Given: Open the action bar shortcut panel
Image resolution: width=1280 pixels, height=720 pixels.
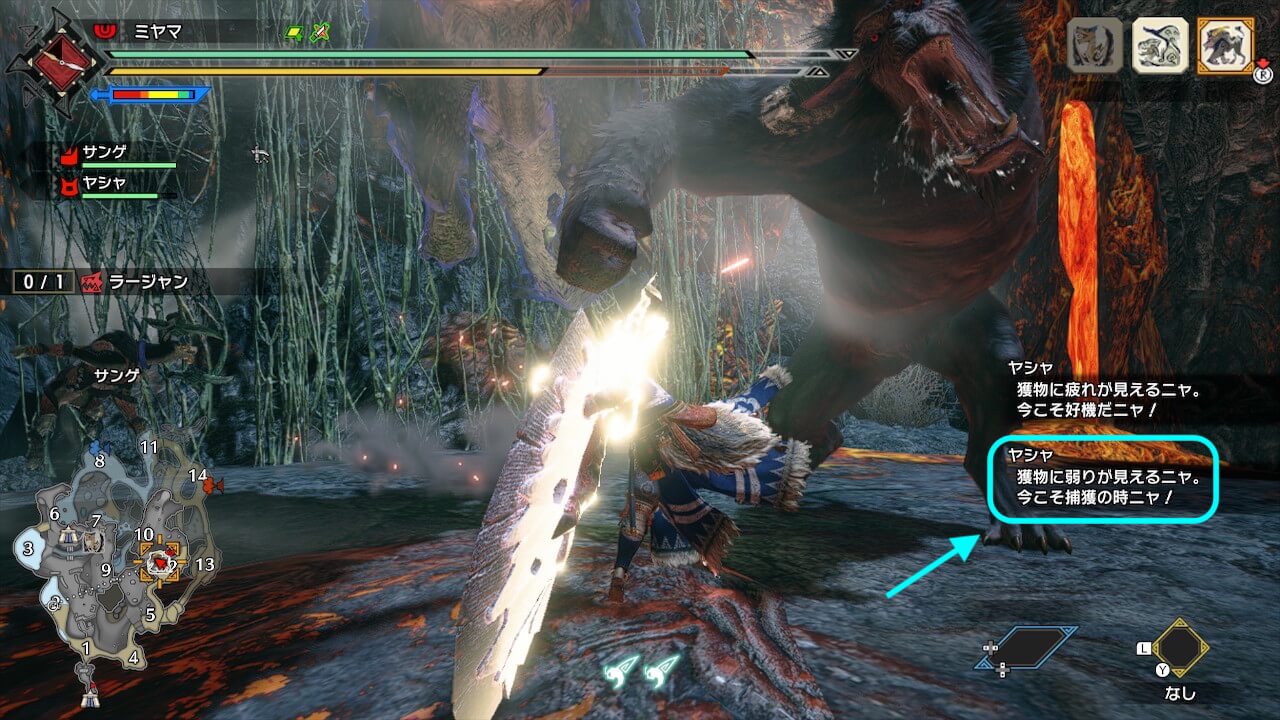Looking at the screenshot, I should coord(1026,649).
